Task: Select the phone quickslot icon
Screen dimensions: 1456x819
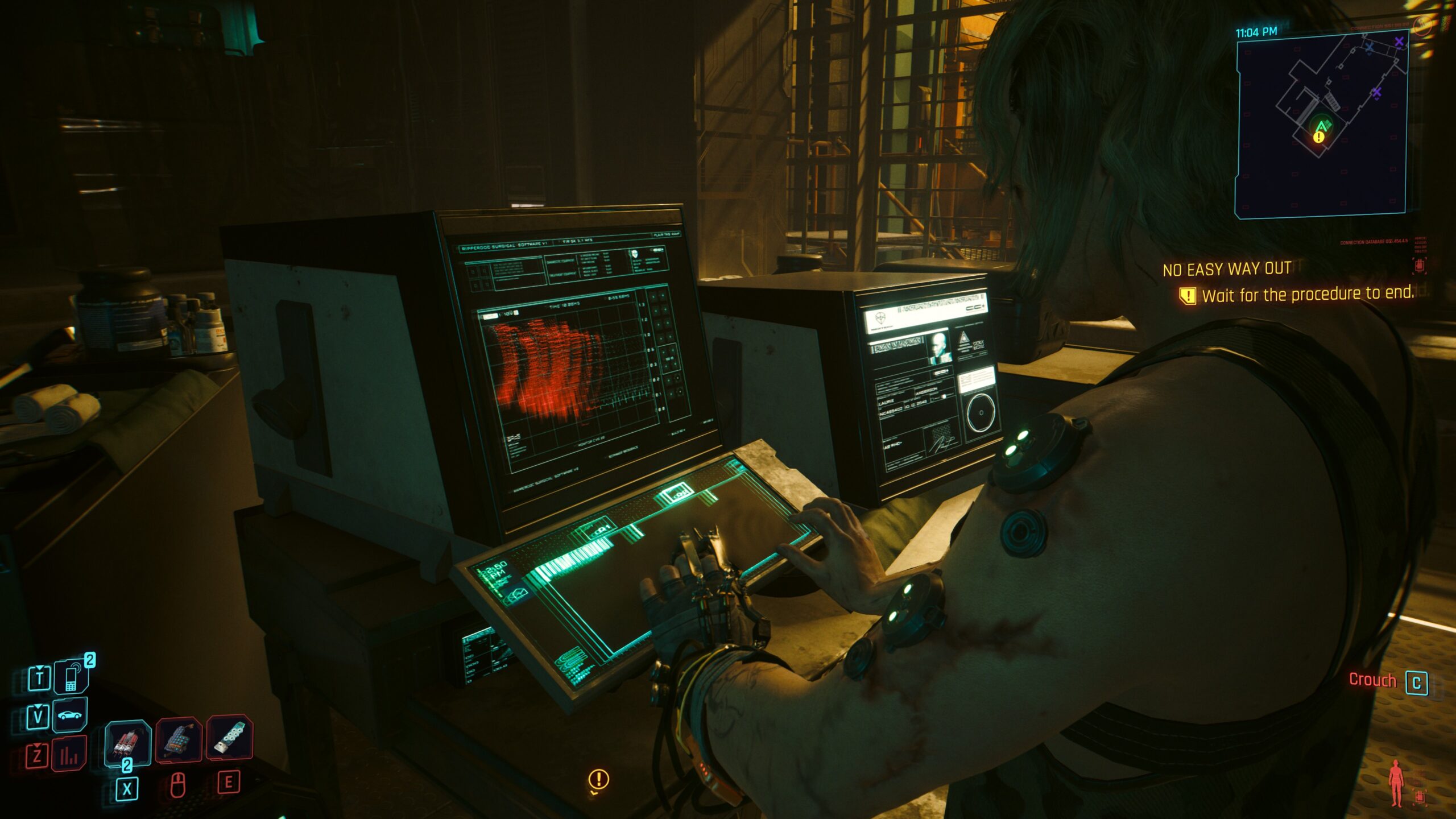Action: (x=71, y=677)
